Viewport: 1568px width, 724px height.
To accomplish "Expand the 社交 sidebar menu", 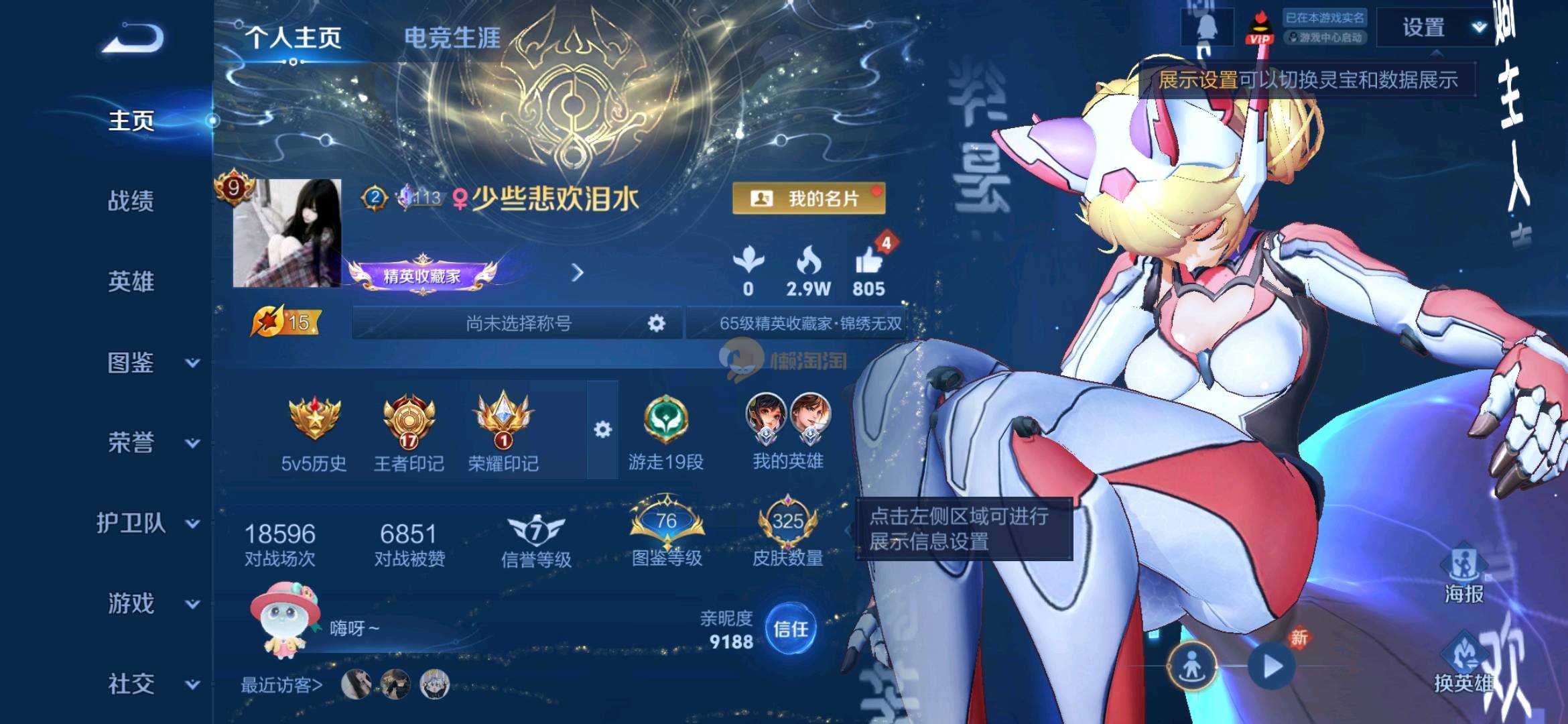I will point(149,684).
